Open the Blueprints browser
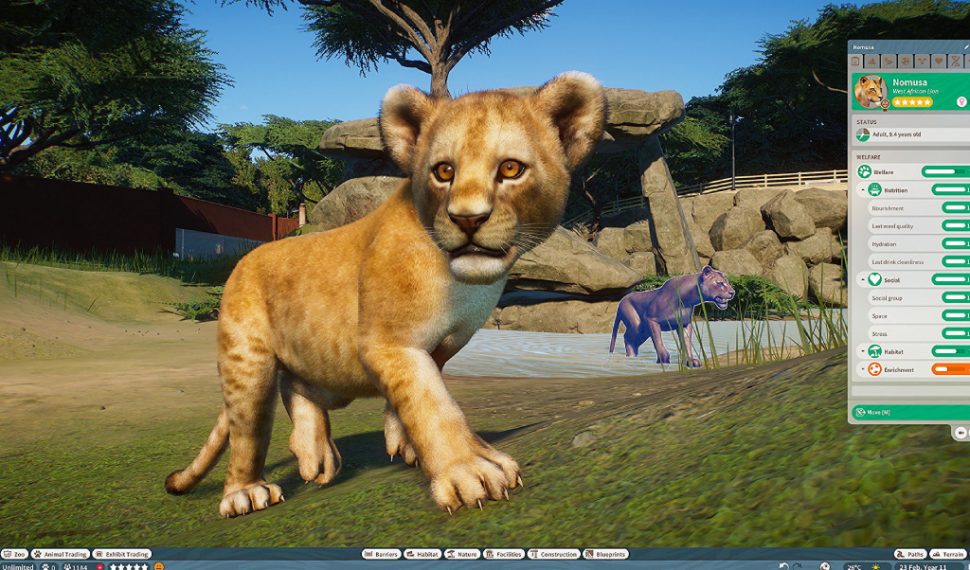 click(x=606, y=554)
